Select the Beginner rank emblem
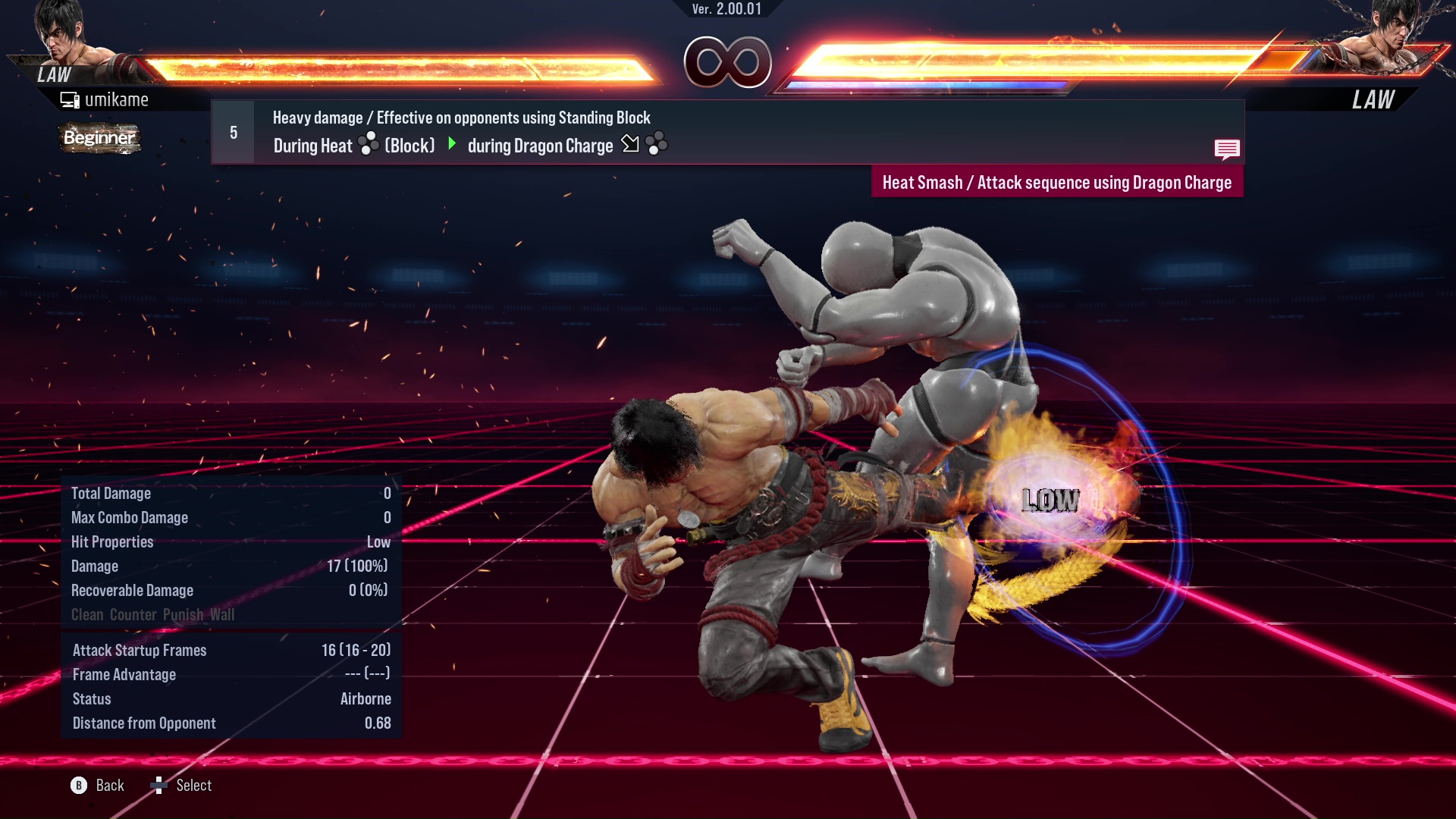 pos(99,139)
